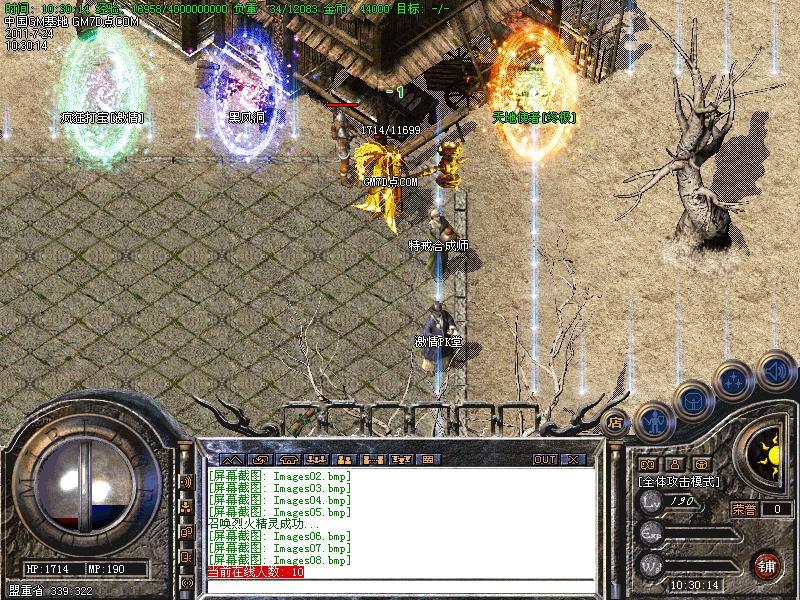This screenshot has width=800, height=600.
Task: Click the grid icon in chat toolbar
Action: (x=427, y=459)
